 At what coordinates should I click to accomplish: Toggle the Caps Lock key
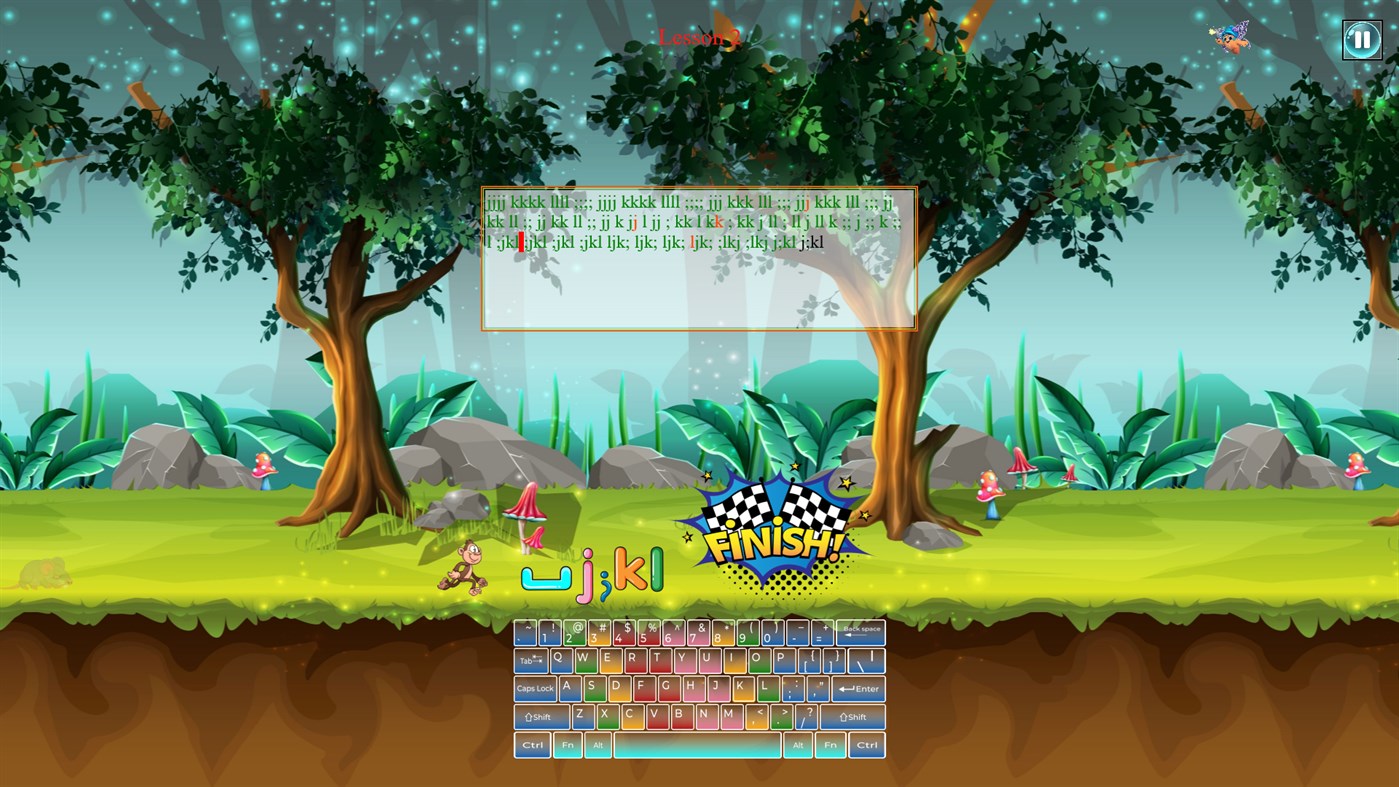click(x=535, y=688)
